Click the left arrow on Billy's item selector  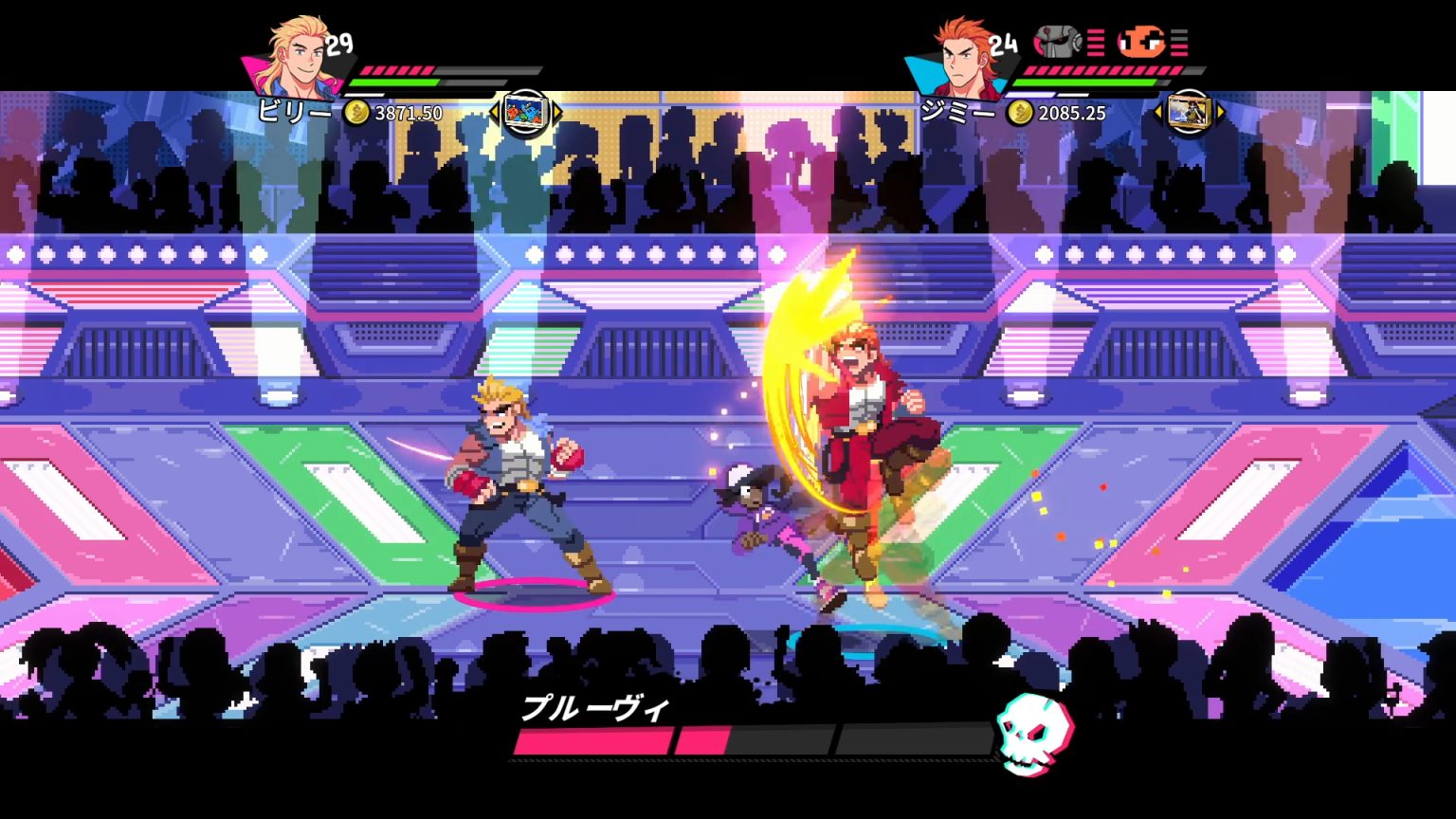tap(495, 114)
